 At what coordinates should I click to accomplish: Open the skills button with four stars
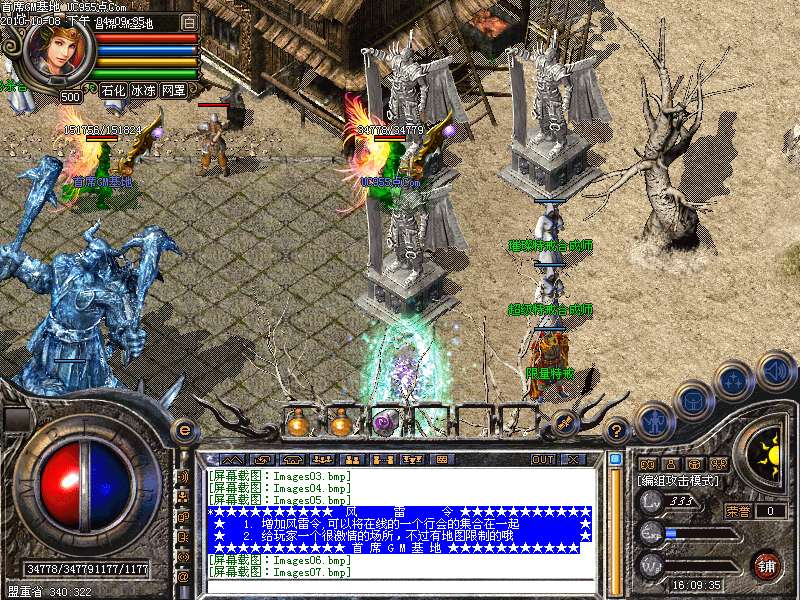734,380
